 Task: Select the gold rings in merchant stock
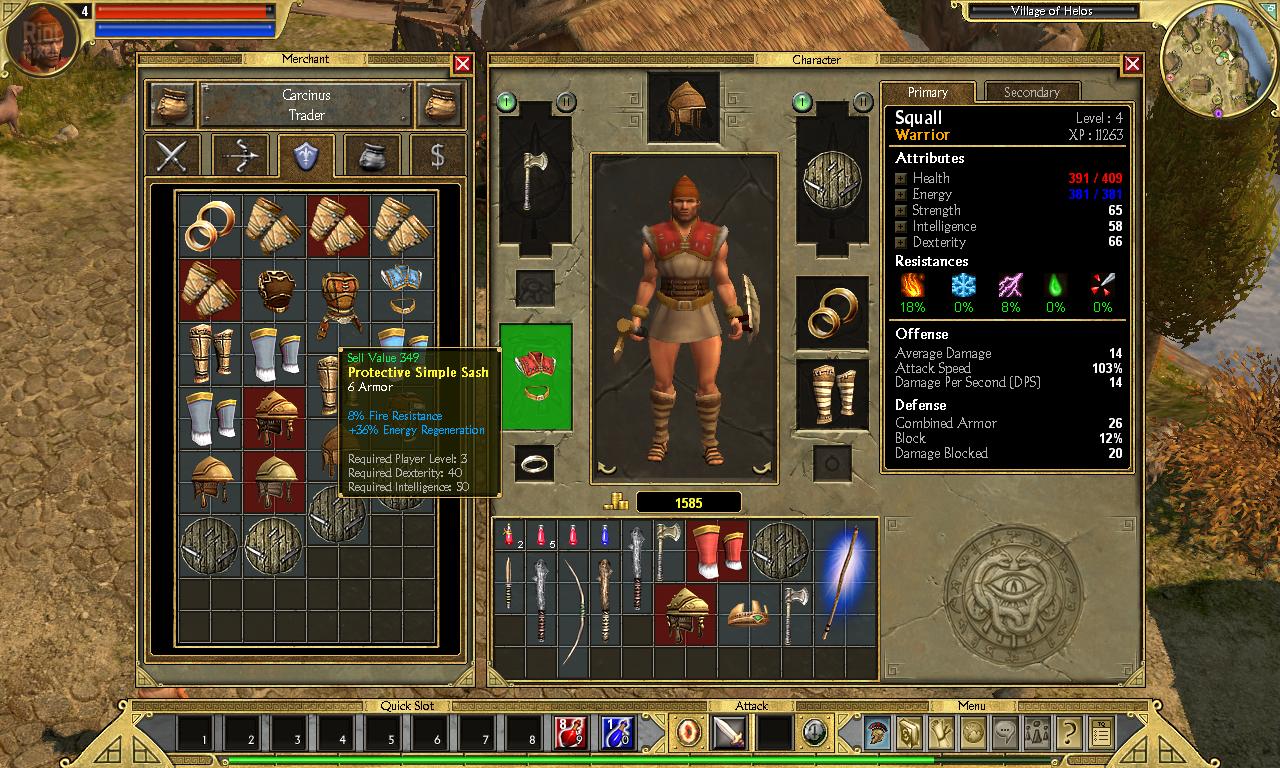point(211,225)
